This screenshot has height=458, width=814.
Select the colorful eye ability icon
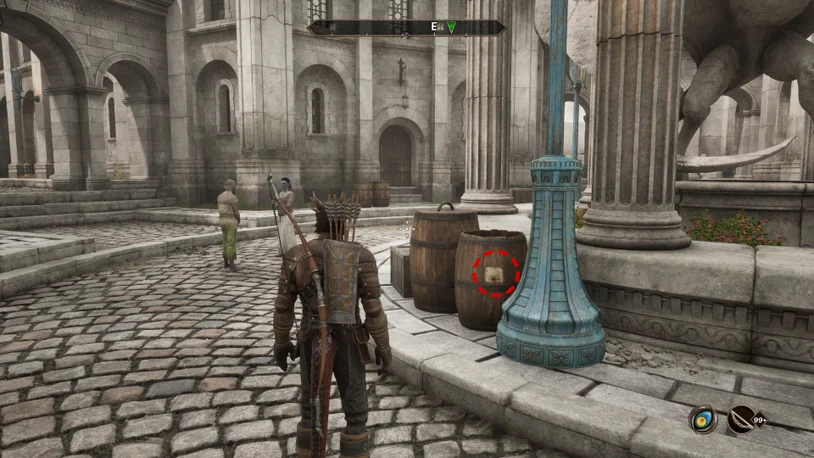[x=703, y=420]
